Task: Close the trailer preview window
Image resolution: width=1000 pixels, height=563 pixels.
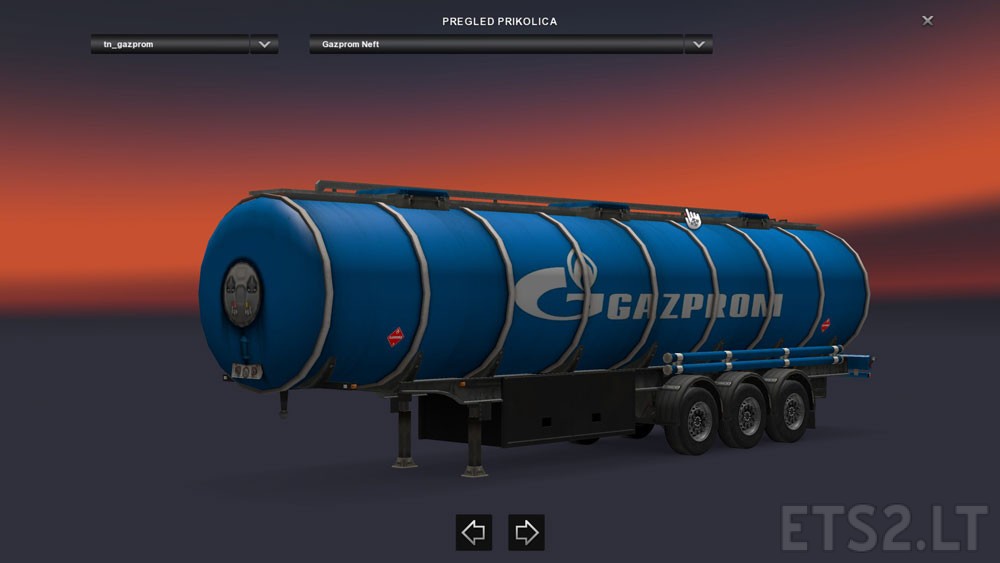Action: coord(927,20)
